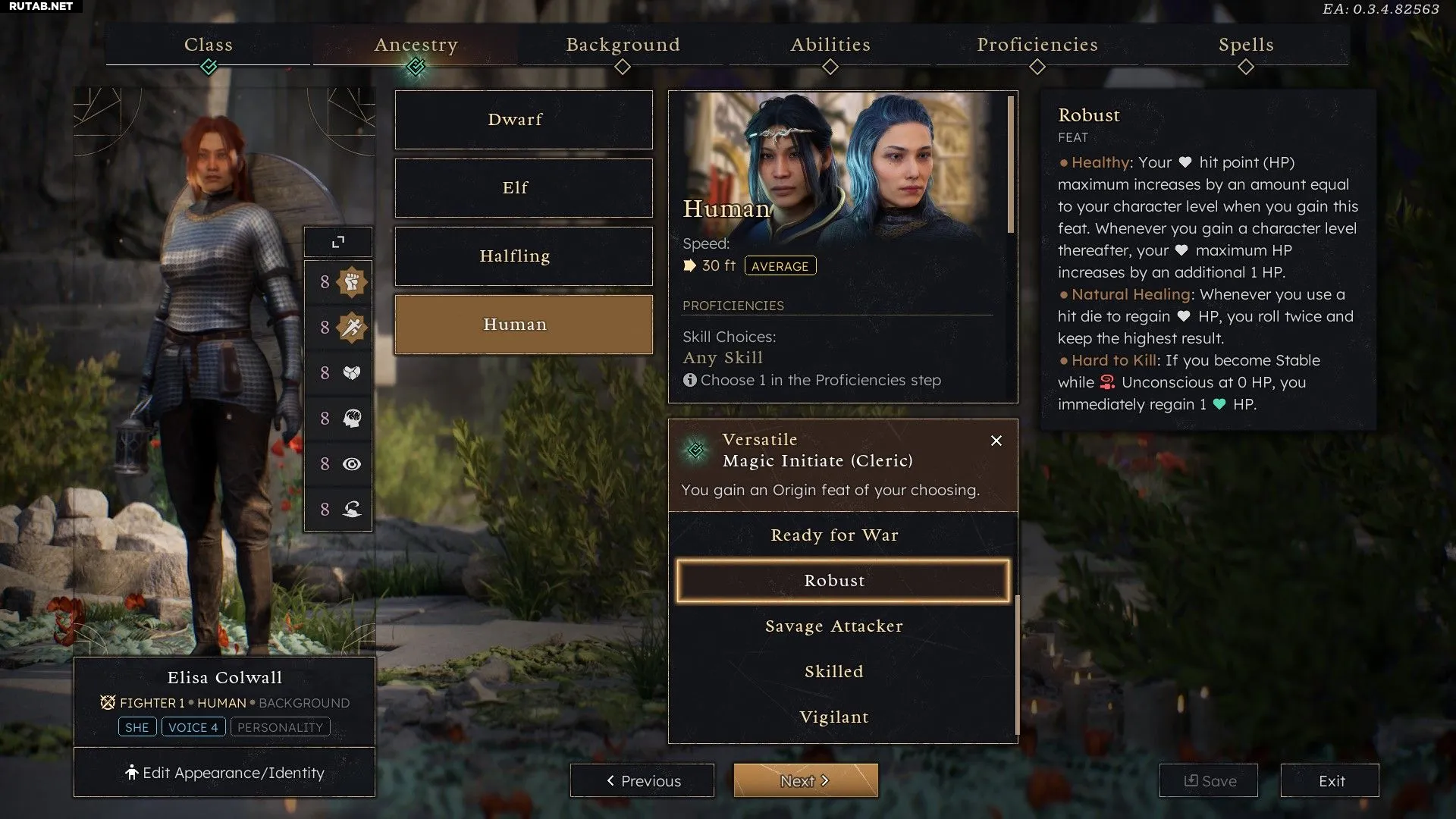Expand the ability scores panel

(x=338, y=242)
